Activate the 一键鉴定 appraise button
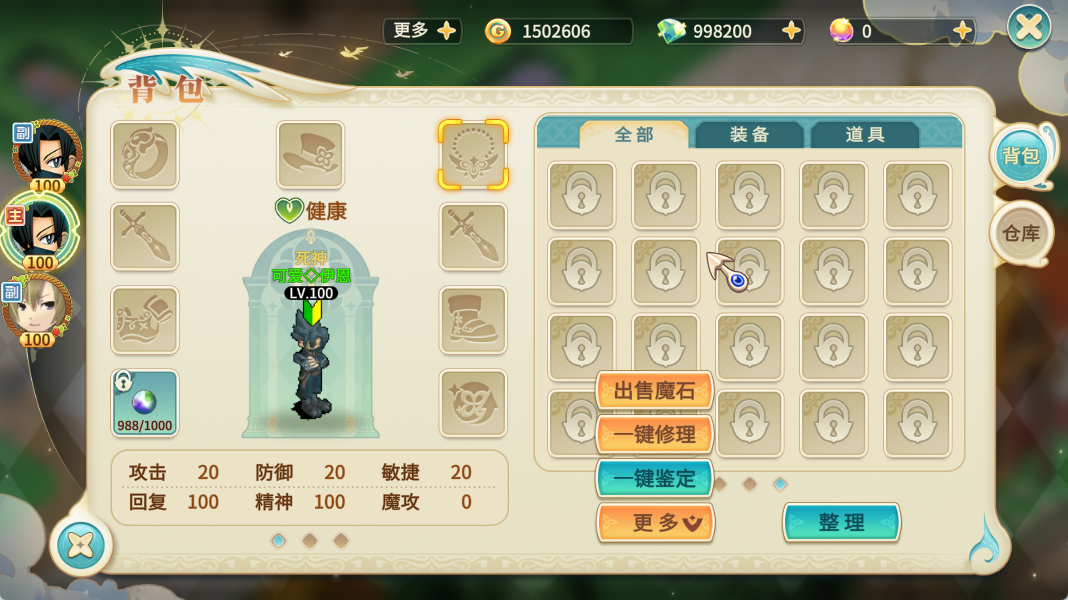The width and height of the screenshot is (1068, 600). pyautogui.click(x=654, y=479)
